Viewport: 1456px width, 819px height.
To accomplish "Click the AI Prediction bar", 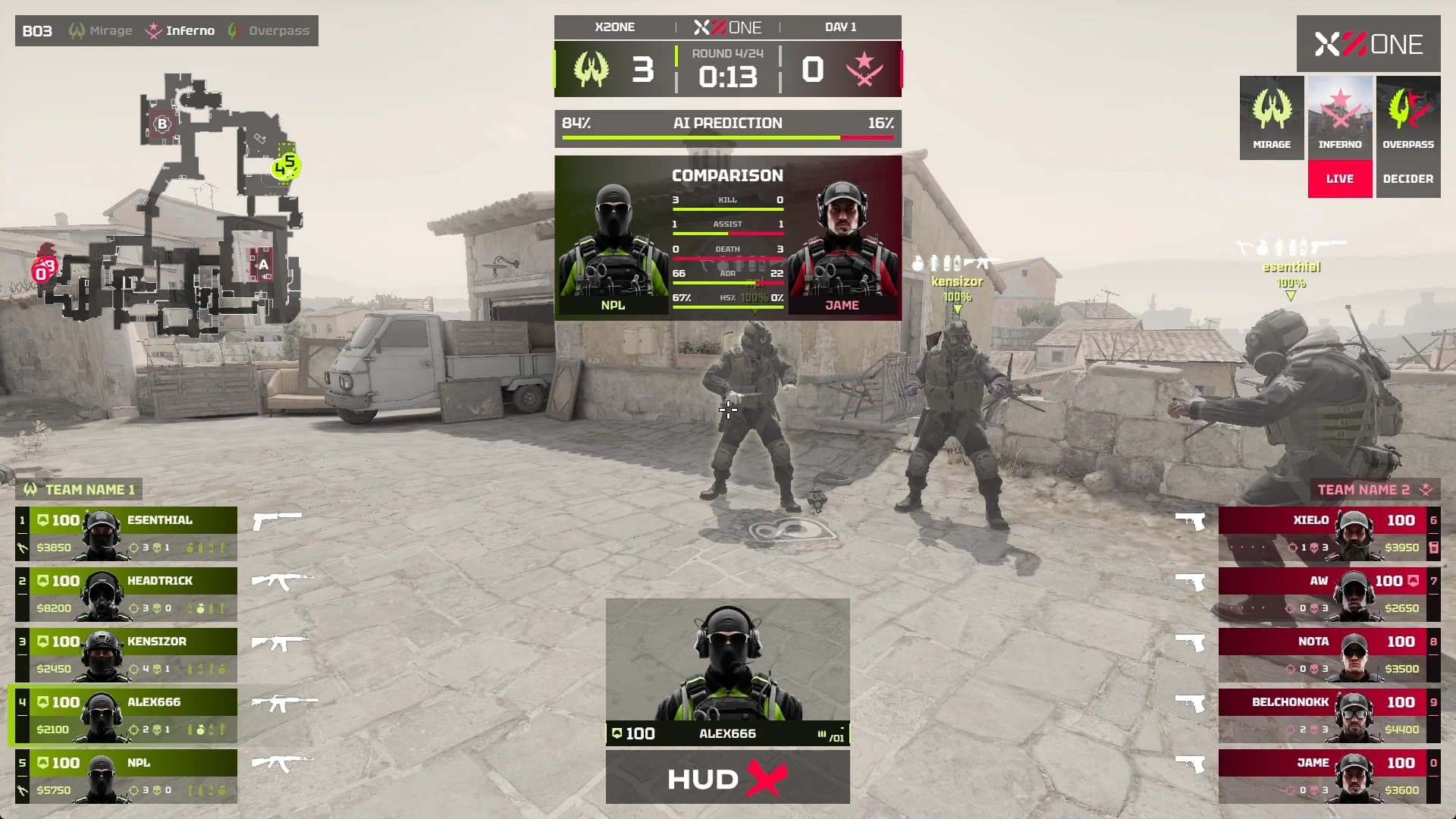I will (728, 127).
